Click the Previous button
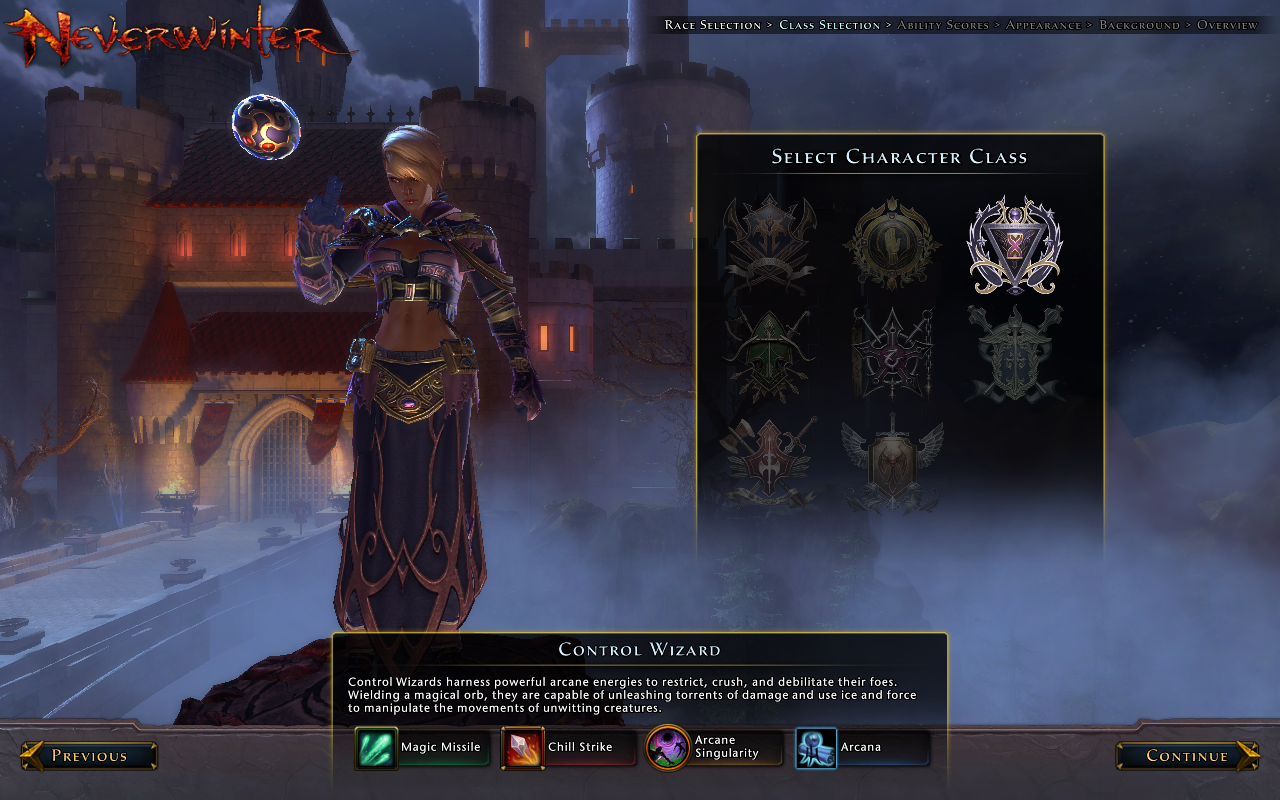This screenshot has width=1280, height=800. tap(88, 756)
